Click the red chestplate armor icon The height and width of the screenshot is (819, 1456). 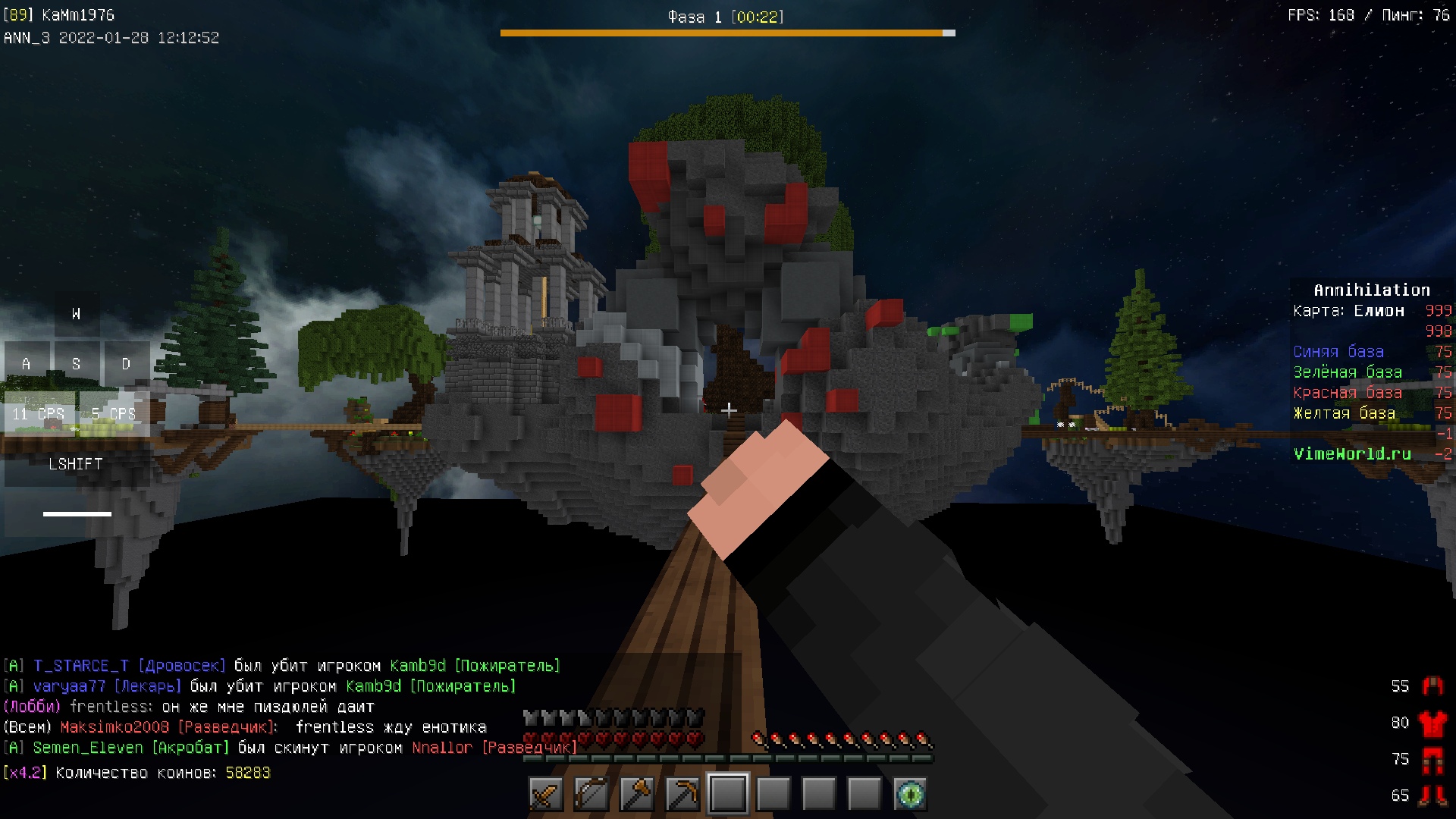[x=1432, y=723]
